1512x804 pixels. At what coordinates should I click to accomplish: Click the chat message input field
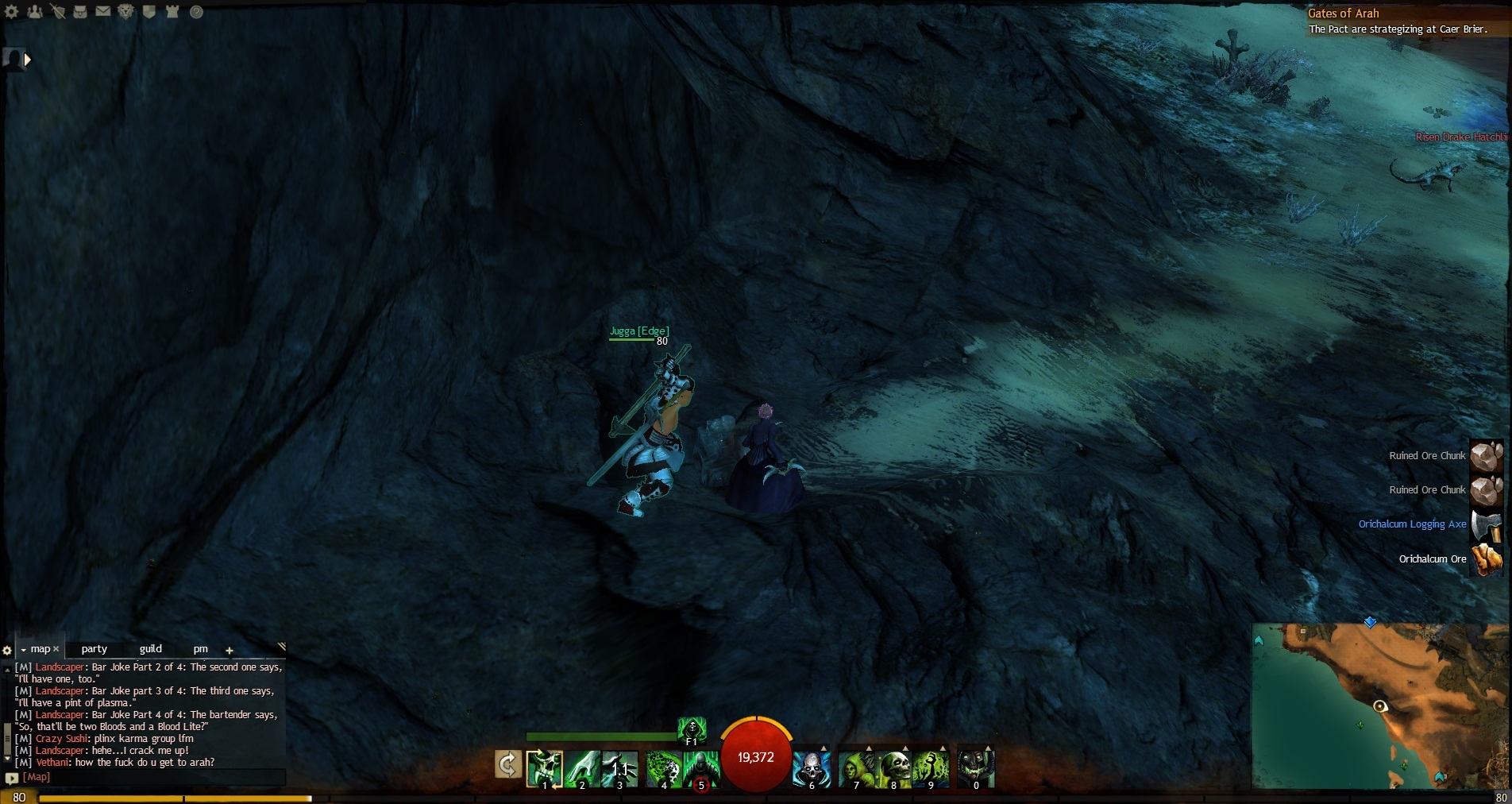151,777
